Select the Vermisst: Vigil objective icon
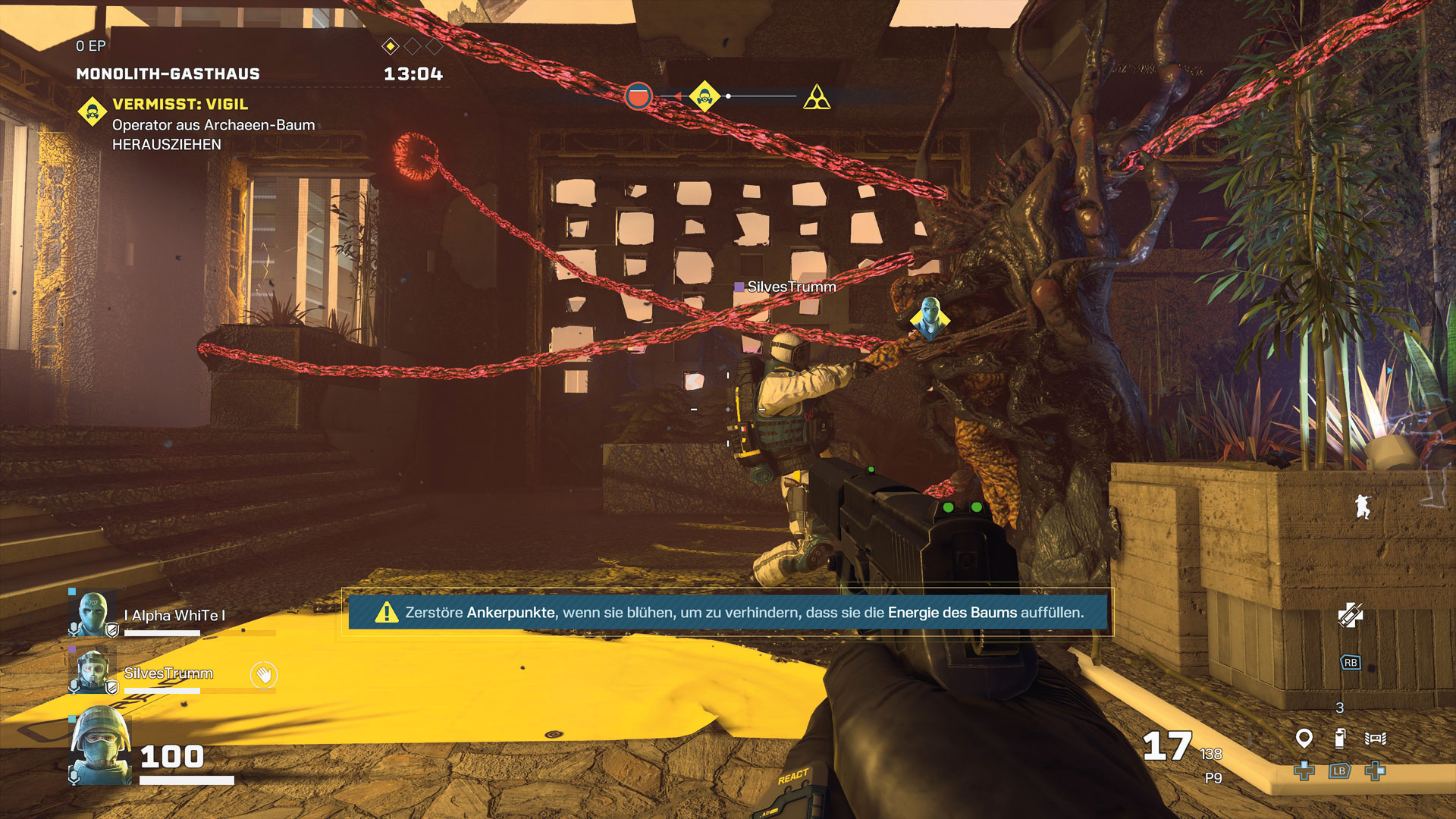Image resolution: width=1456 pixels, height=819 pixels. click(93, 113)
